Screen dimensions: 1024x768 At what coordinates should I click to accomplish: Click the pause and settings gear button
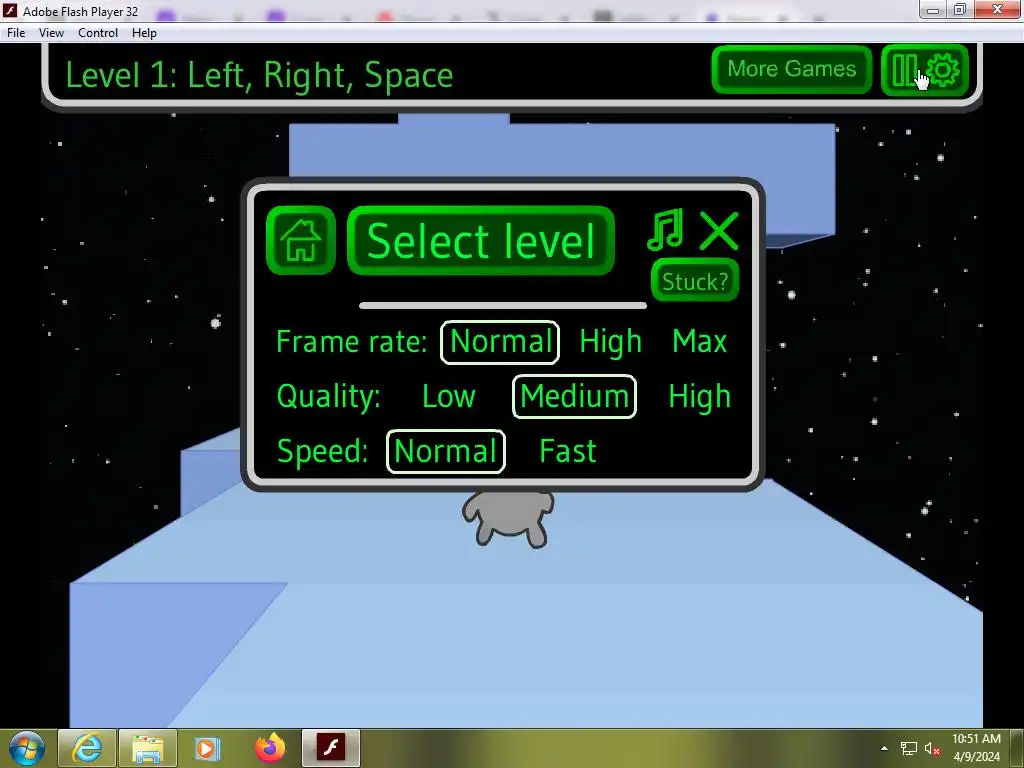coord(925,70)
